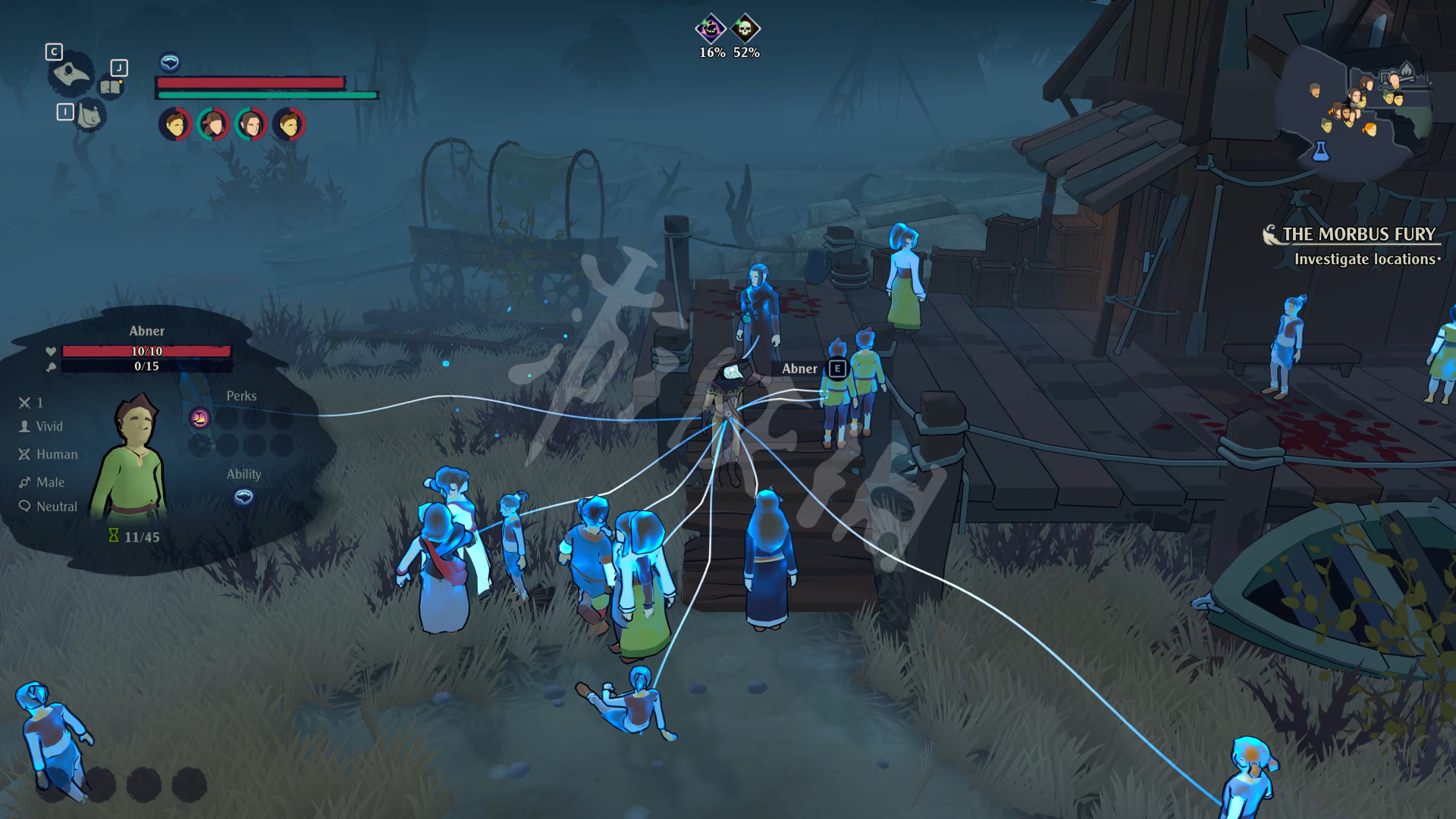
Task: Open the journal book icon
Action: tap(111, 86)
